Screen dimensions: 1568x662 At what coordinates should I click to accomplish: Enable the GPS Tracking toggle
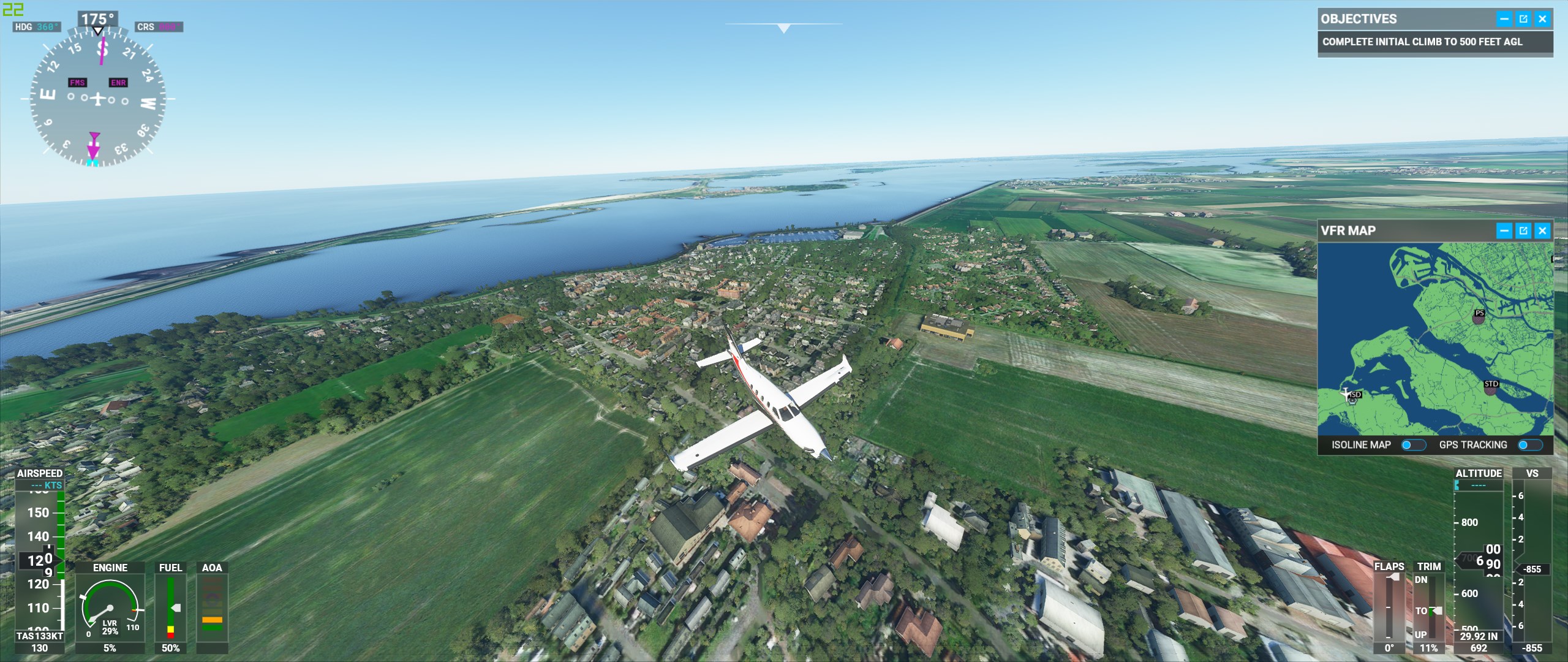tap(1529, 445)
